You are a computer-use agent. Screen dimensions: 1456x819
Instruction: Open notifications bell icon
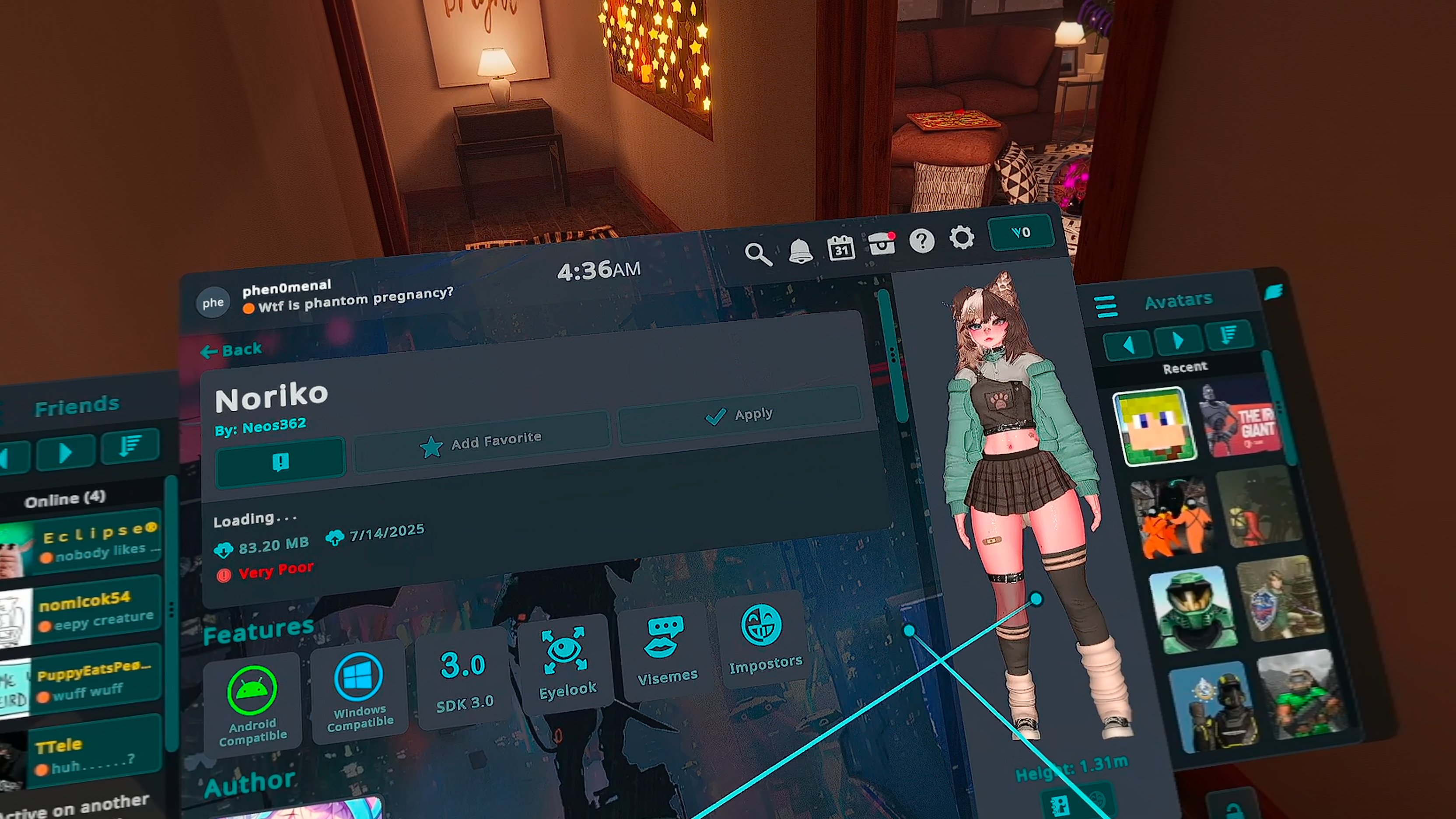tap(800, 250)
